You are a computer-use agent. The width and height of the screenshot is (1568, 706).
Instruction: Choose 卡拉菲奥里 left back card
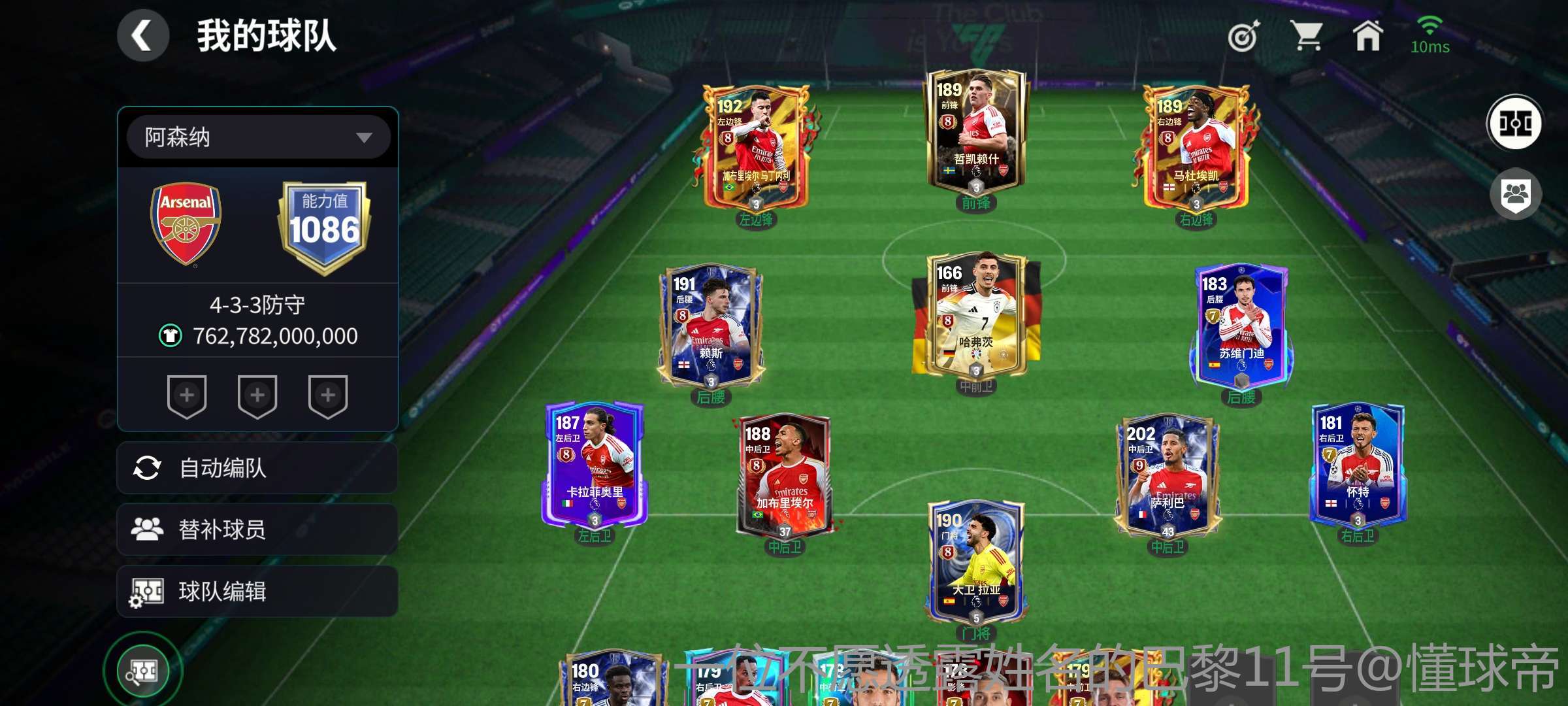[x=595, y=464]
